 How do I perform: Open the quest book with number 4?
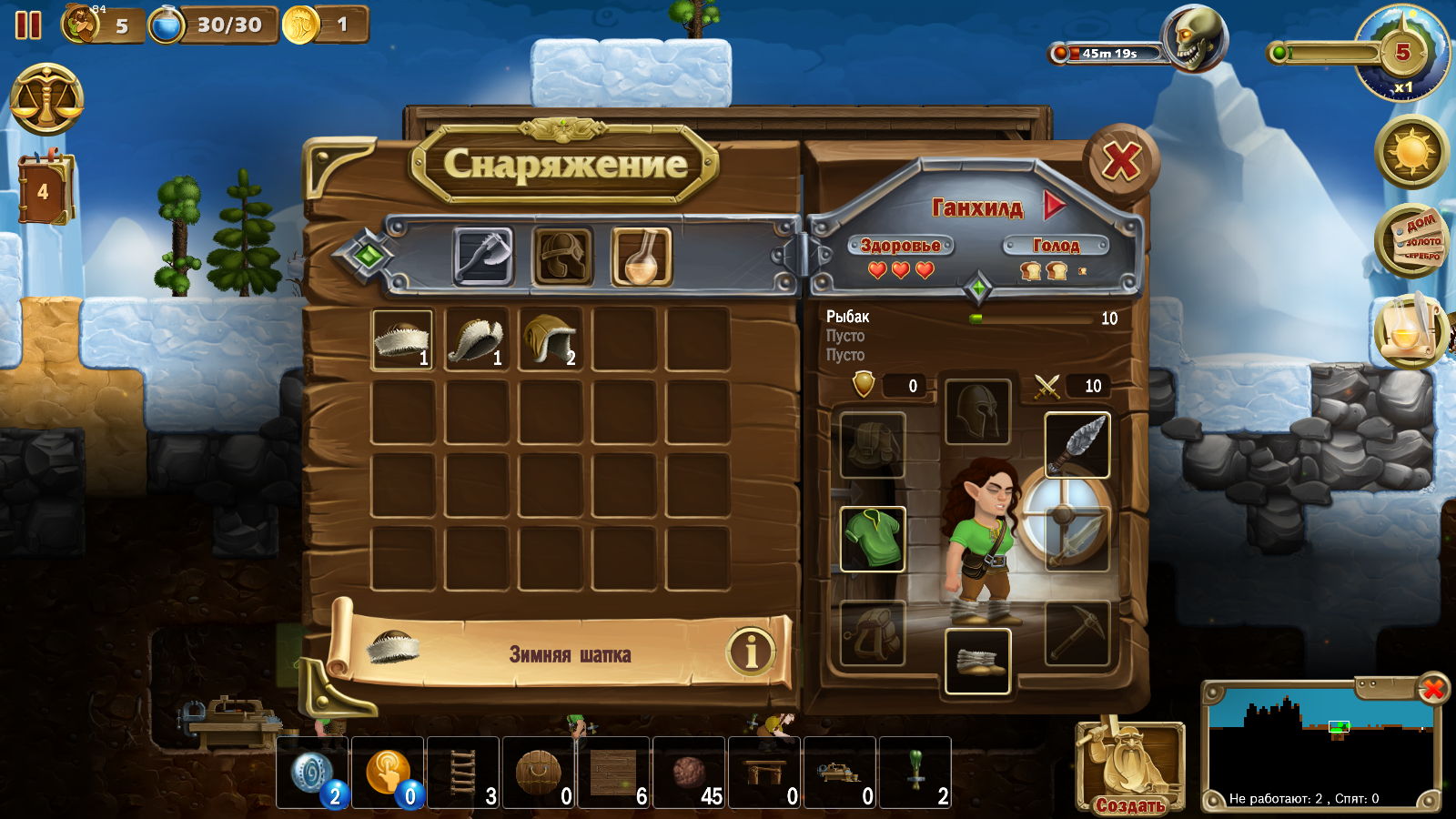[43, 191]
